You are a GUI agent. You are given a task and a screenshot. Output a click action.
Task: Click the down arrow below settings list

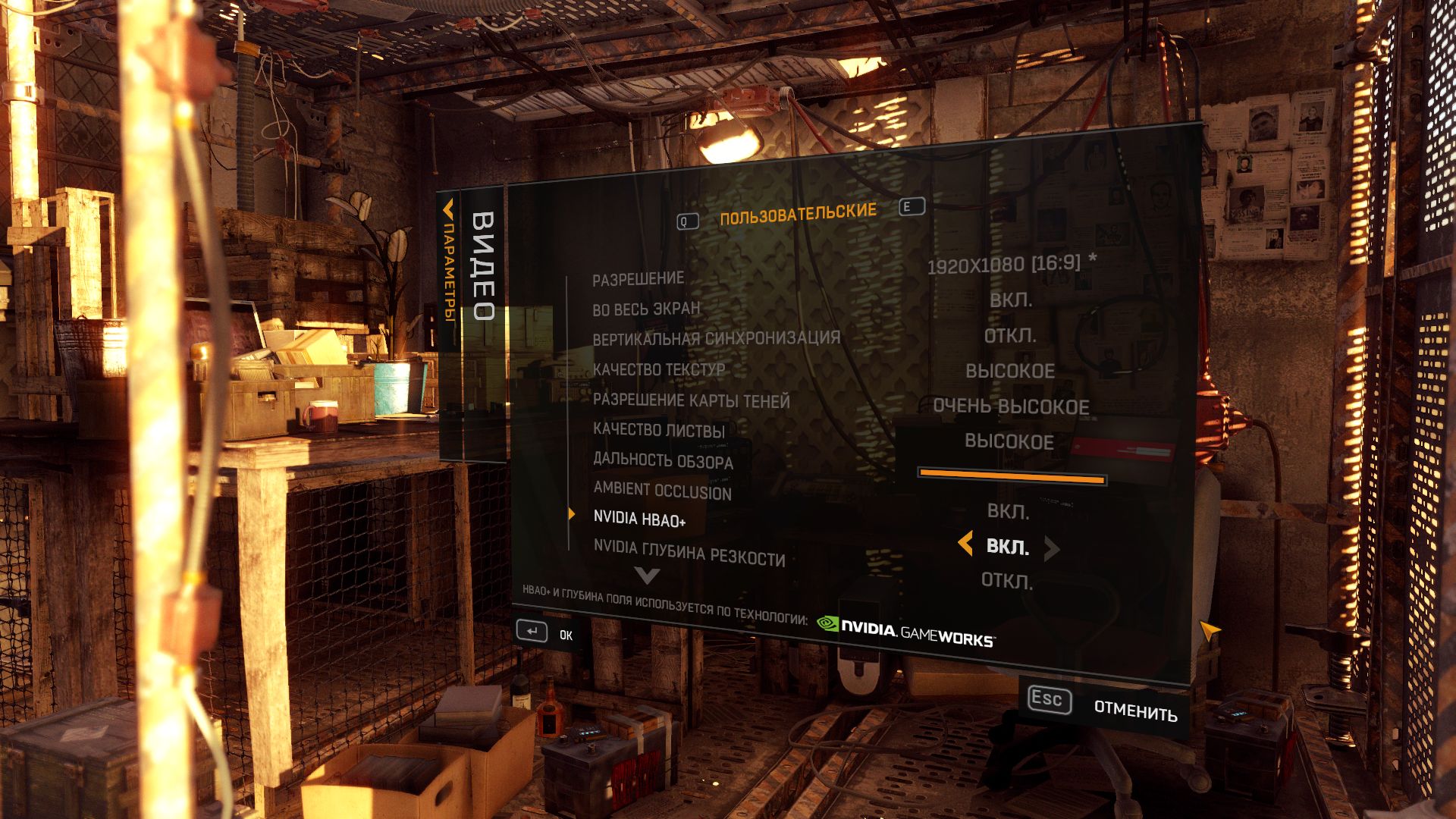[x=647, y=576]
